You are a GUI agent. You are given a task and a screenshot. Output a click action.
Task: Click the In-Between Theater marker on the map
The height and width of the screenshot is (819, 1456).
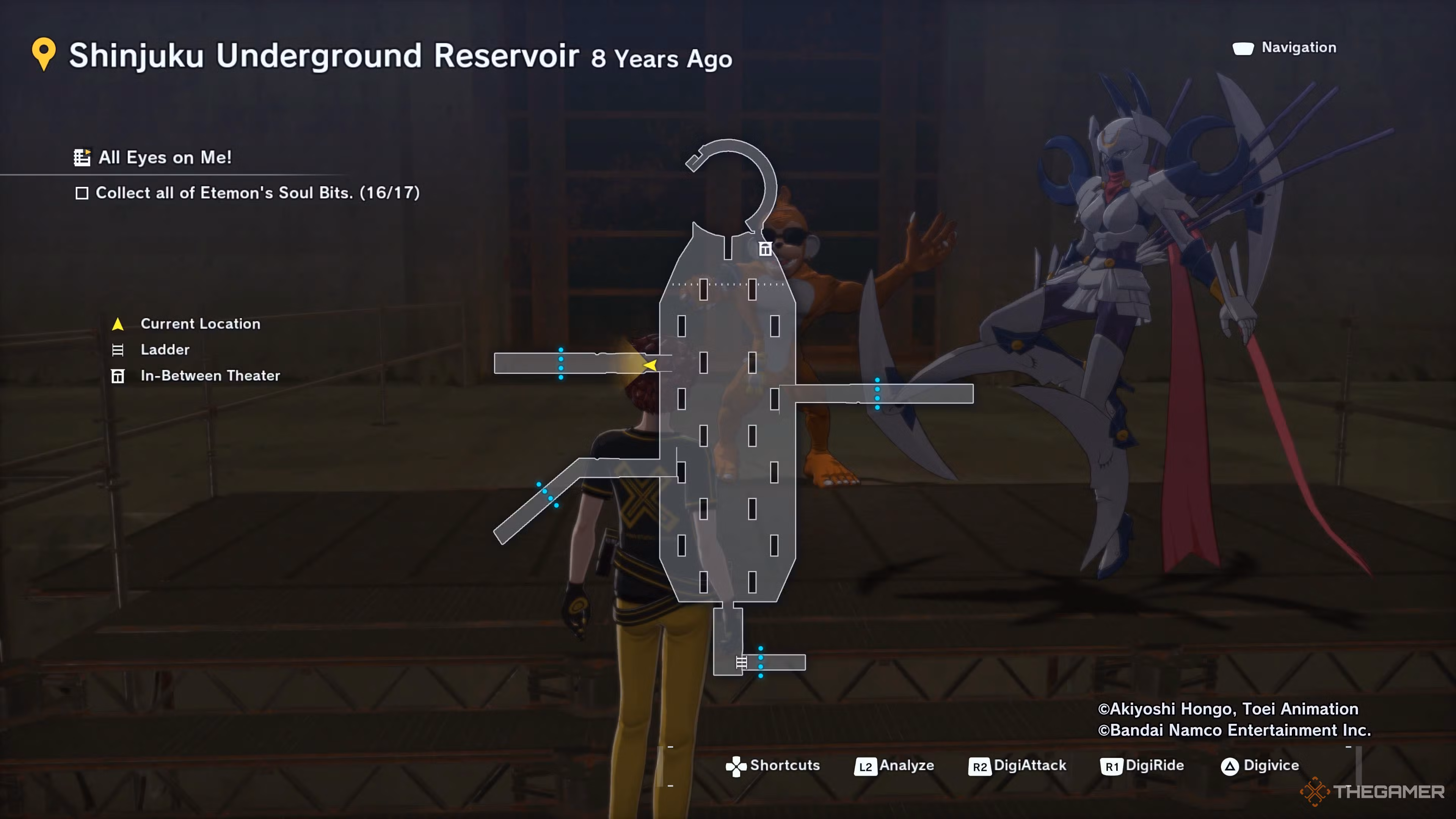765,249
